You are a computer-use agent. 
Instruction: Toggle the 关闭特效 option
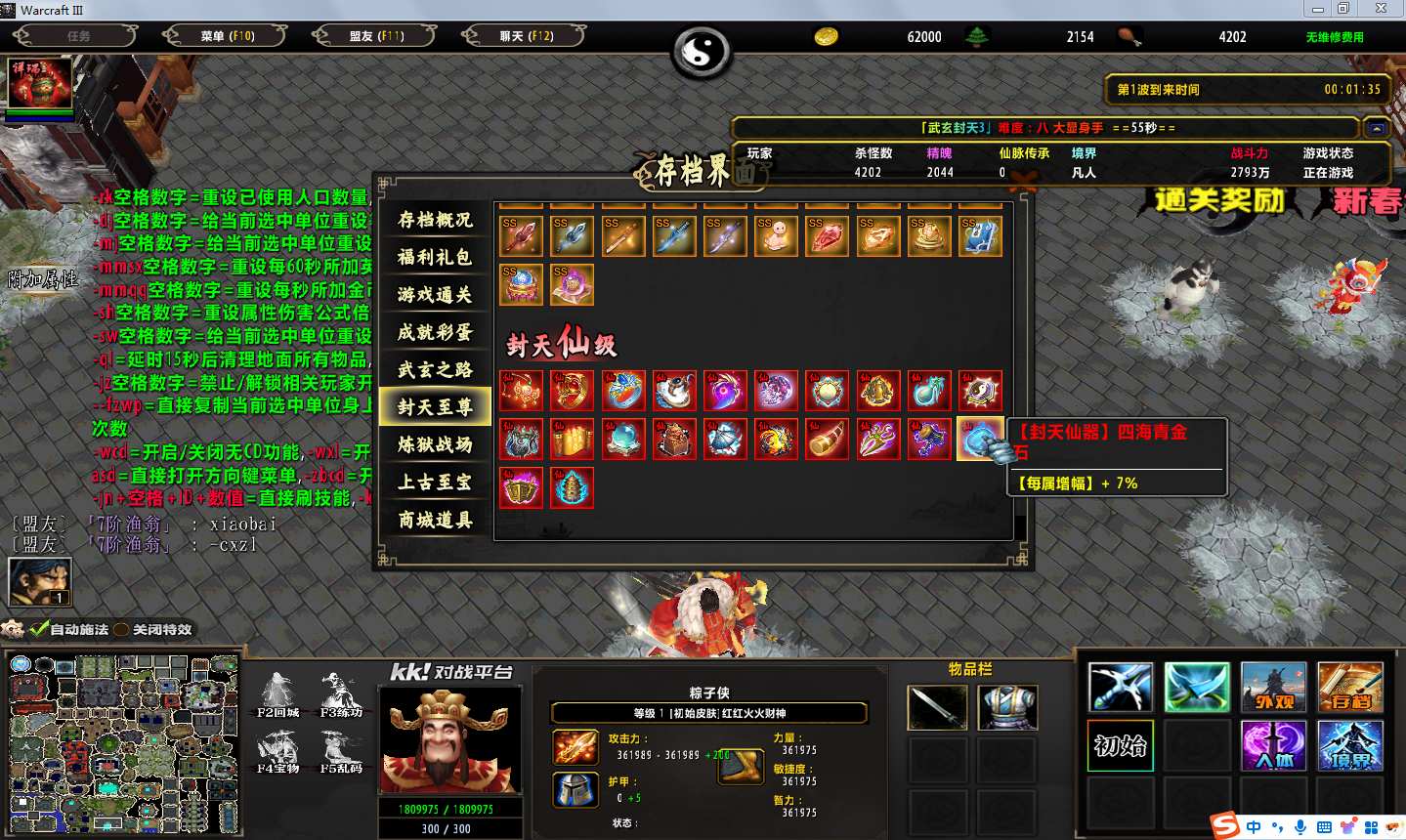point(122,630)
